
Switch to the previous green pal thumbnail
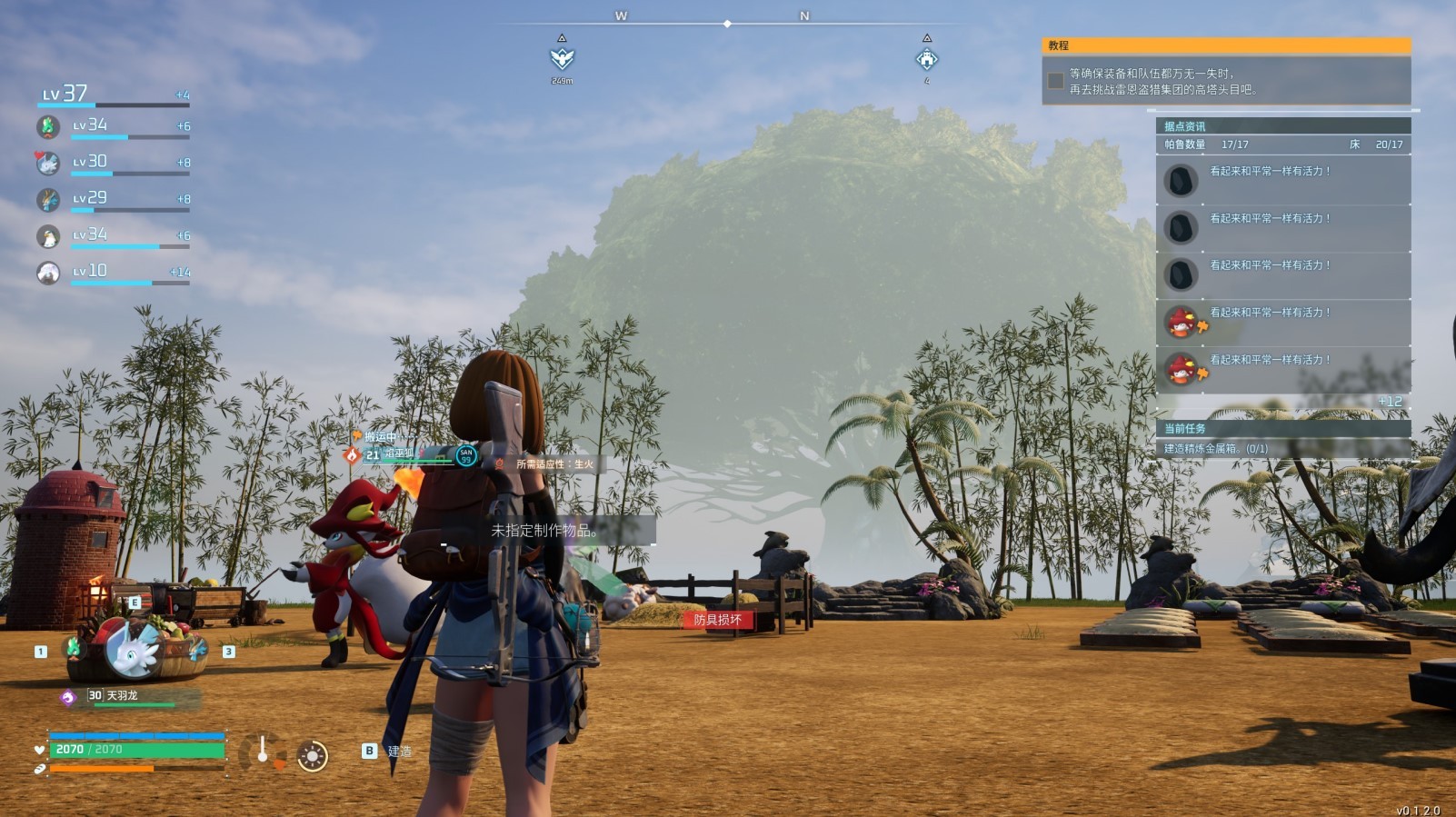click(x=73, y=648)
